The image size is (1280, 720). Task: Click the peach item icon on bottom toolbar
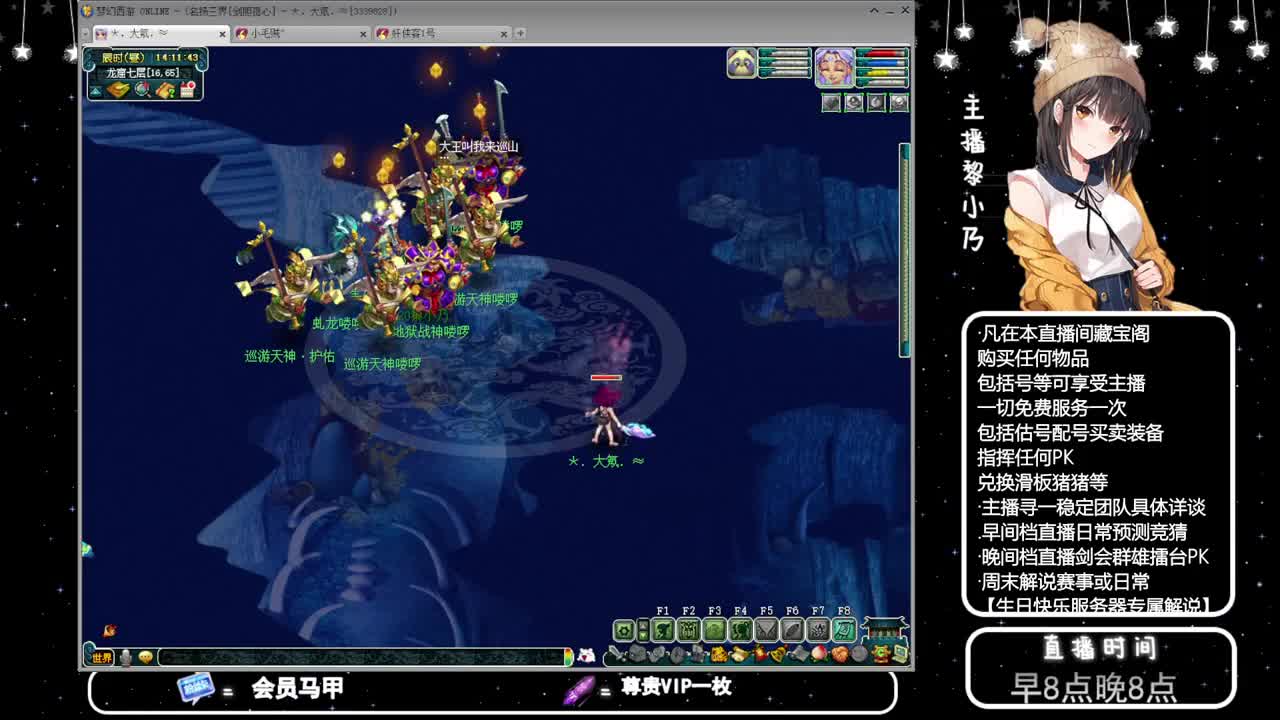pyautogui.click(x=819, y=653)
